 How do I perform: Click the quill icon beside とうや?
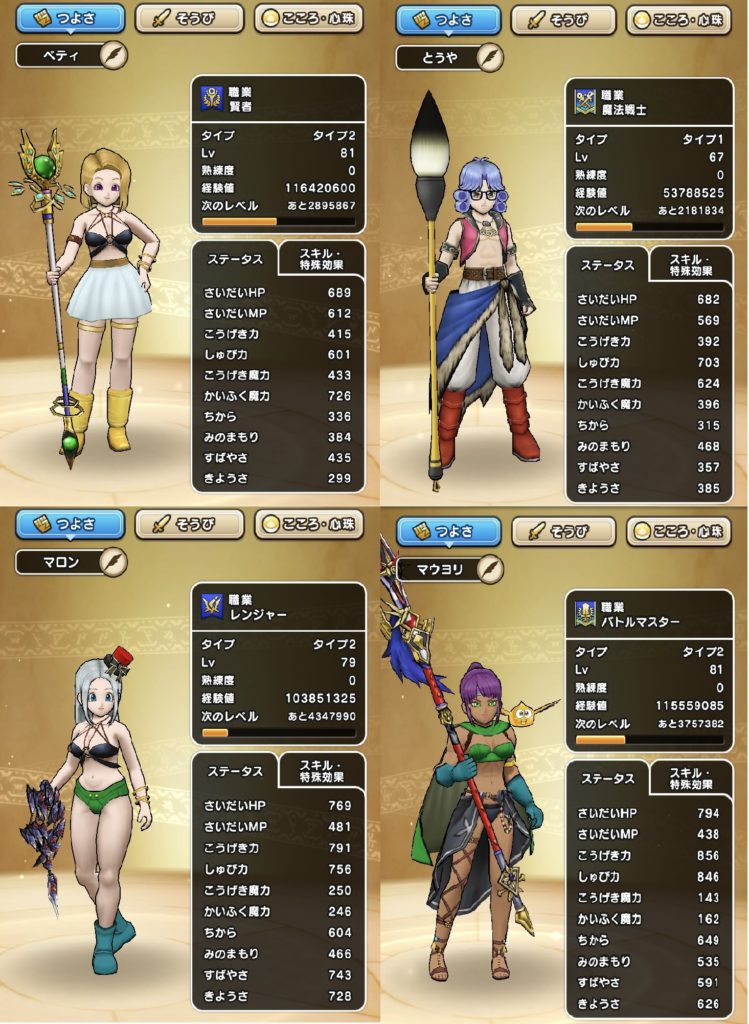pyautogui.click(x=489, y=57)
